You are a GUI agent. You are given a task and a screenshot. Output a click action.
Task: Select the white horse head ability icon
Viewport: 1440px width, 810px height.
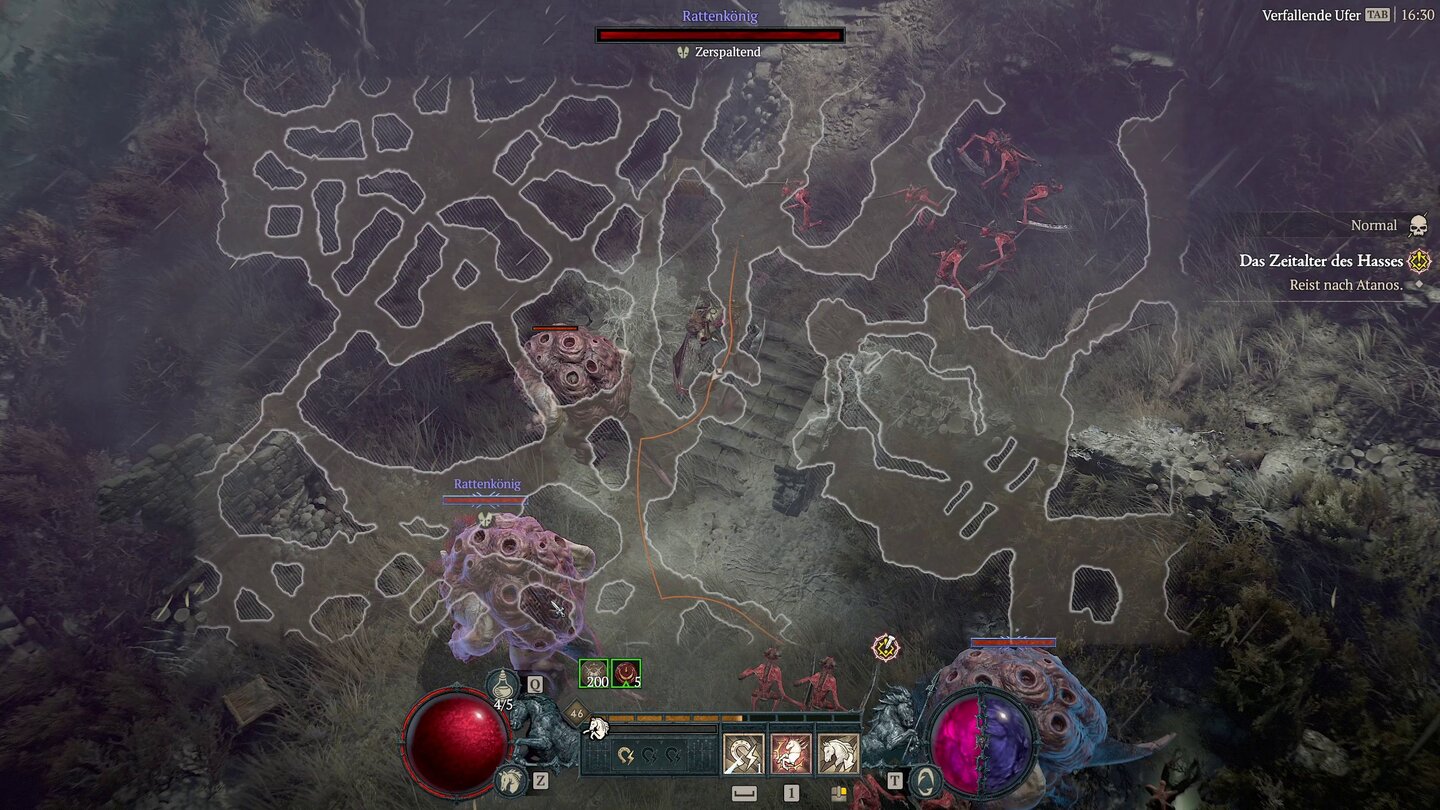pyautogui.click(x=835, y=754)
